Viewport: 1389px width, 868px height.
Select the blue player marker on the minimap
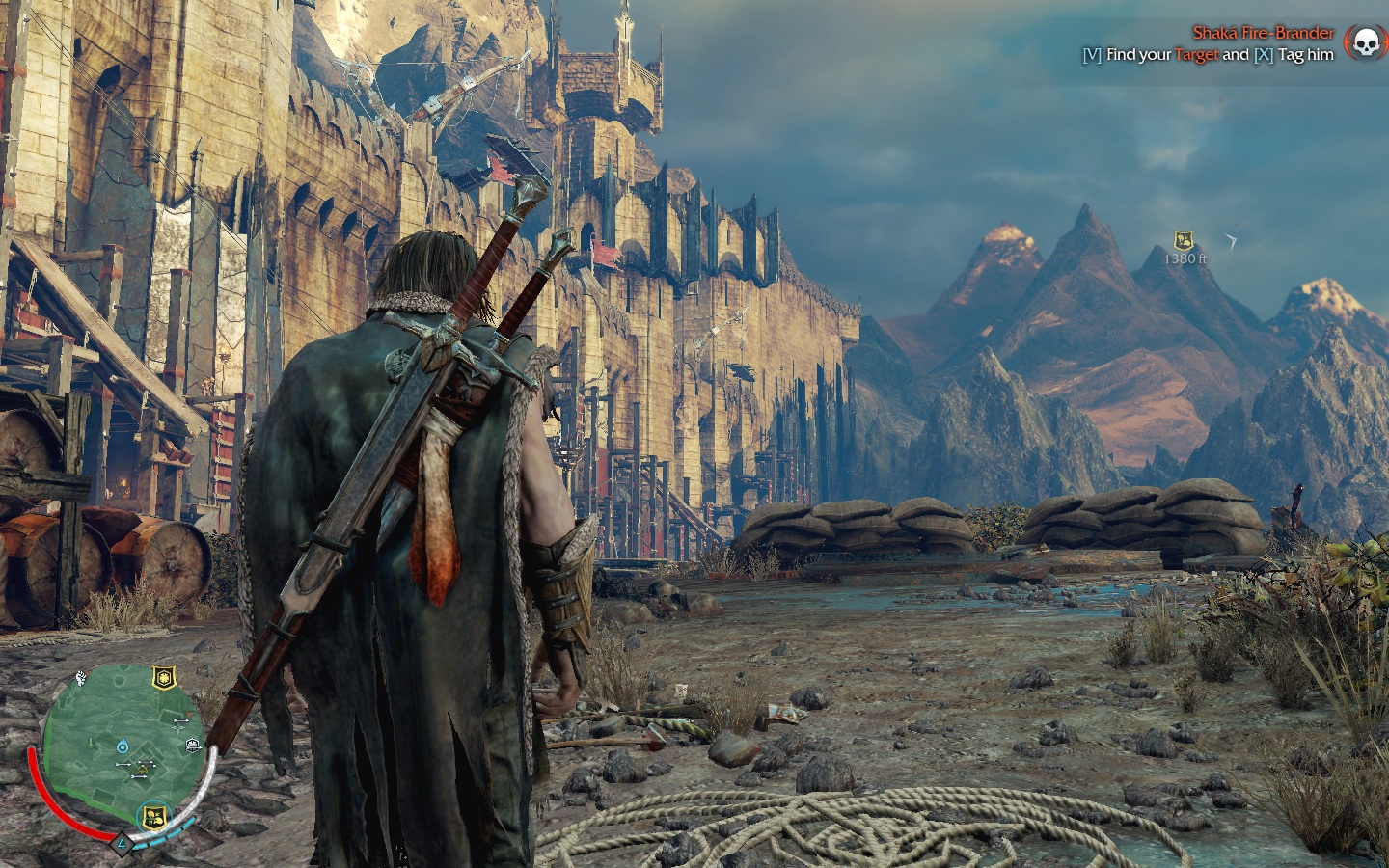coord(123,746)
